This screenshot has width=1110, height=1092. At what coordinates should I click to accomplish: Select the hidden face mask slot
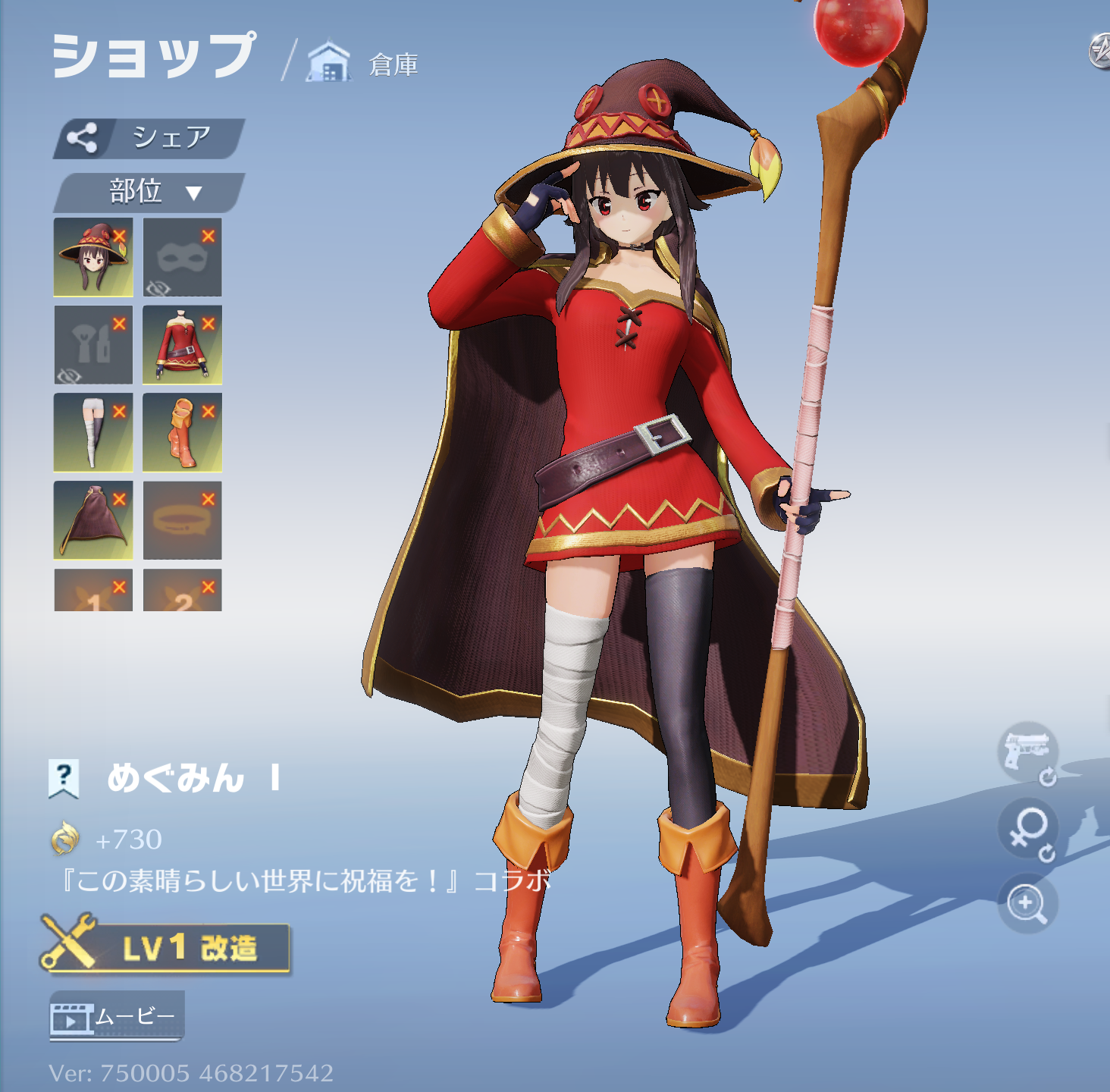pyautogui.click(x=182, y=257)
